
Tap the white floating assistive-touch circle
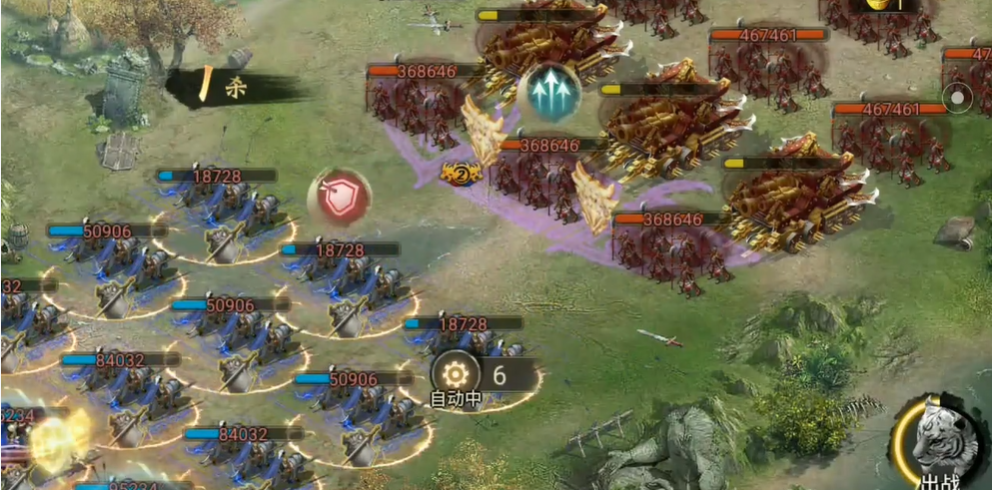click(957, 99)
